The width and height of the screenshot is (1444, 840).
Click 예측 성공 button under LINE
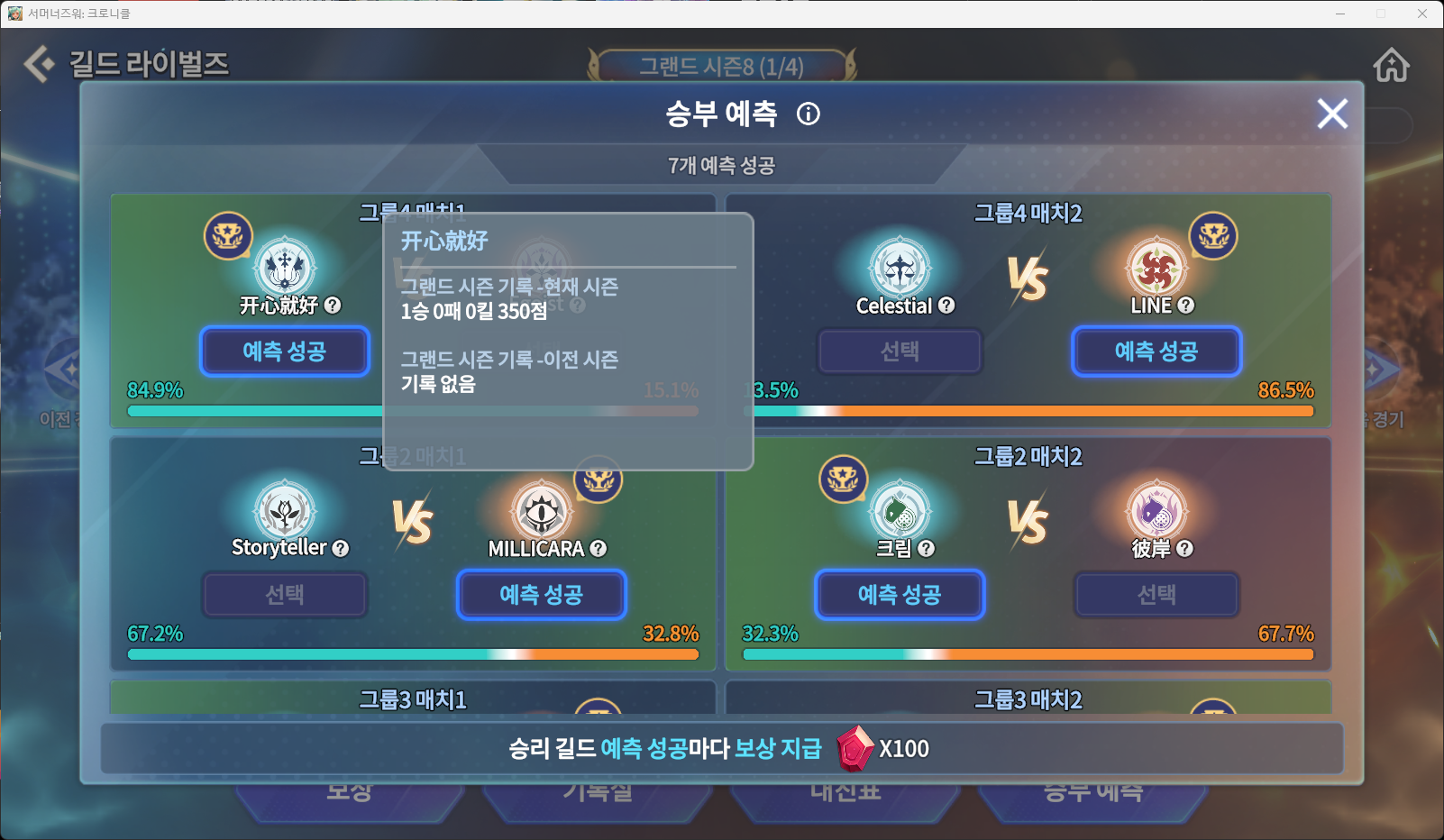[x=1156, y=352]
